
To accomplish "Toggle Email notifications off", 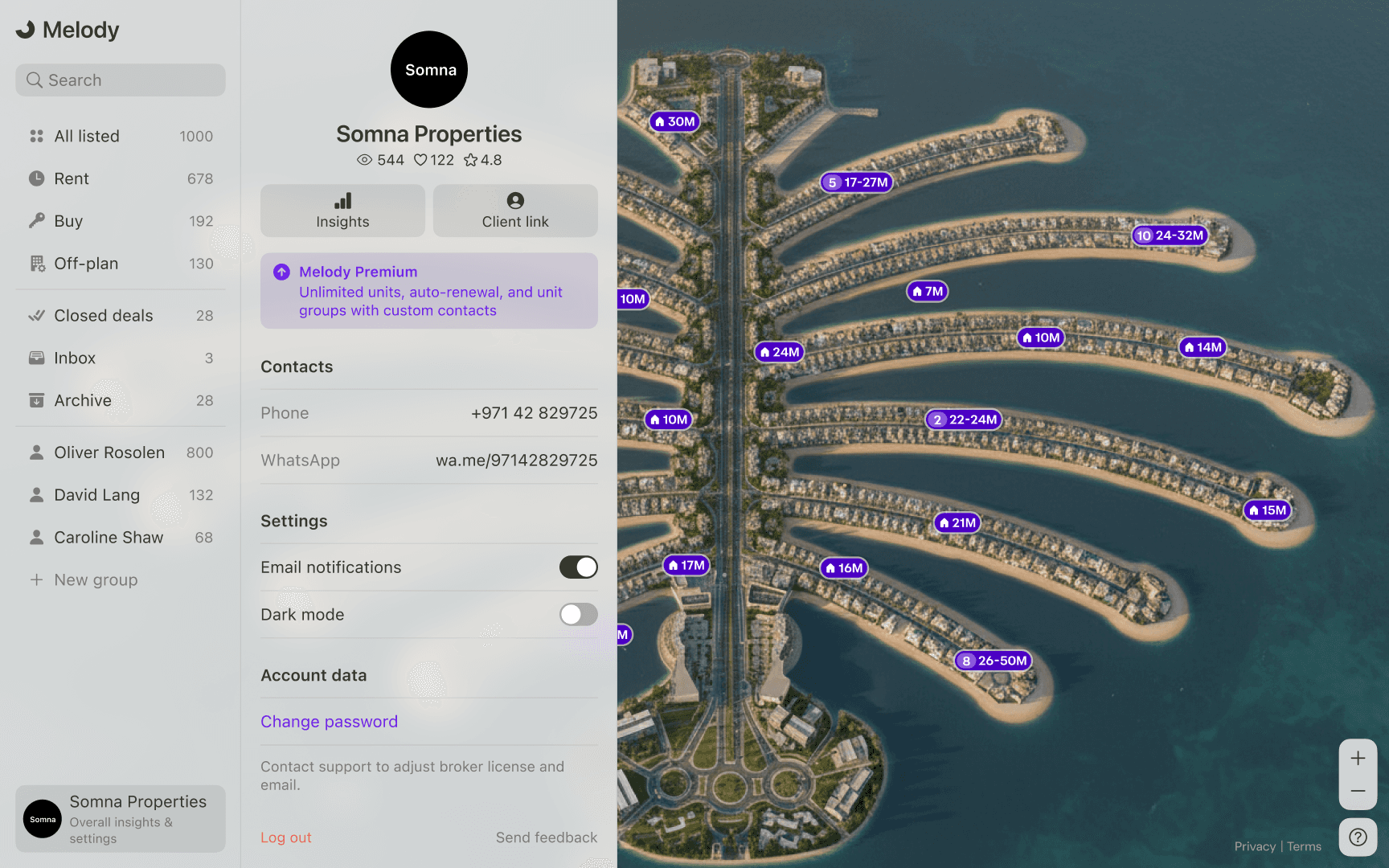I will coord(578,567).
